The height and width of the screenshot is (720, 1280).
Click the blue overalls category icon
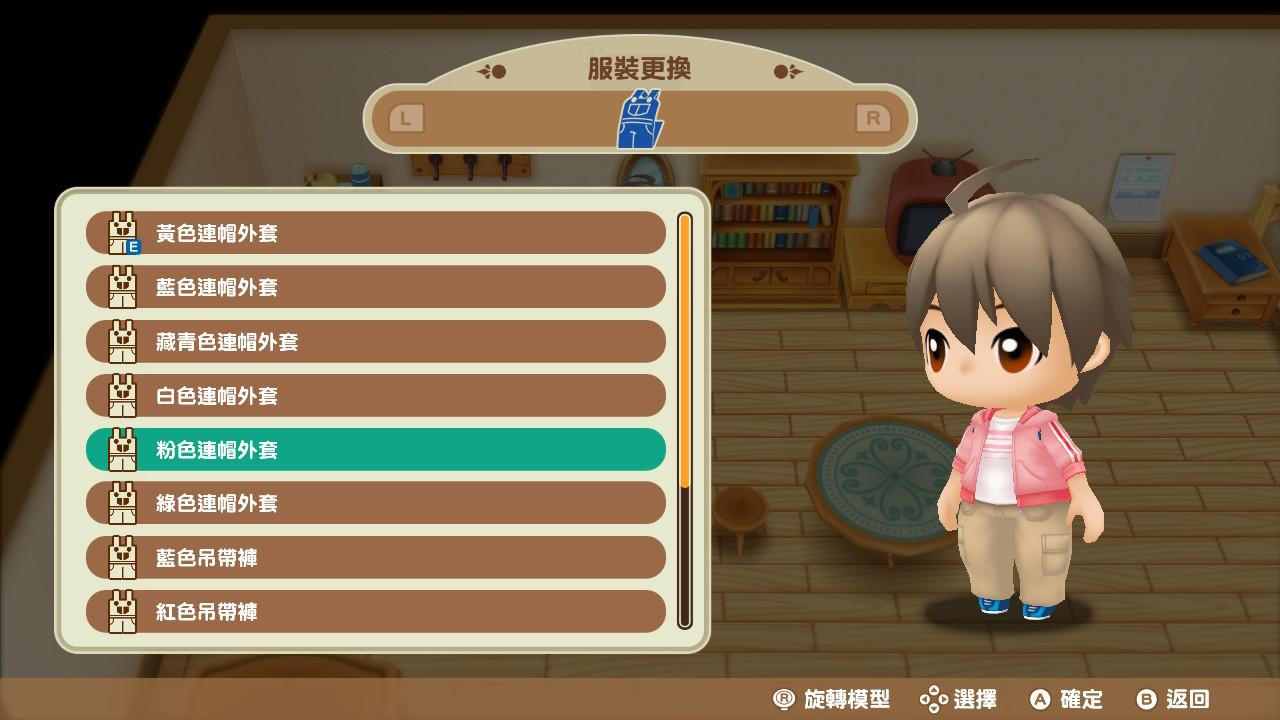pos(639,119)
